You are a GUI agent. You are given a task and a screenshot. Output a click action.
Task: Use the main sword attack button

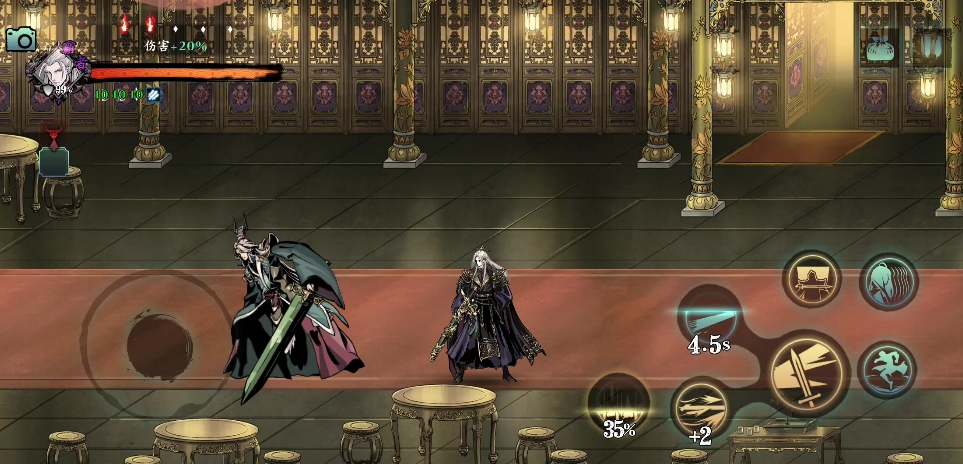(x=808, y=371)
